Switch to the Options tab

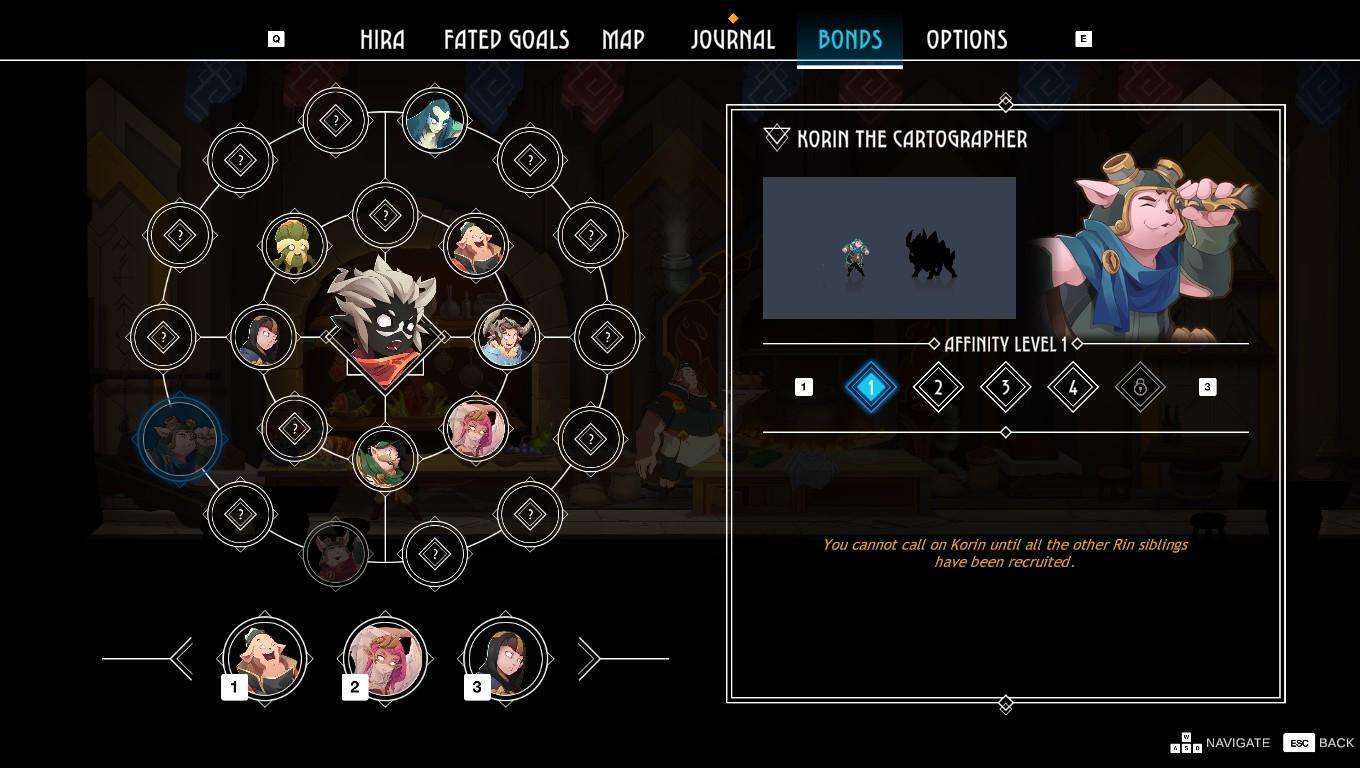point(966,40)
